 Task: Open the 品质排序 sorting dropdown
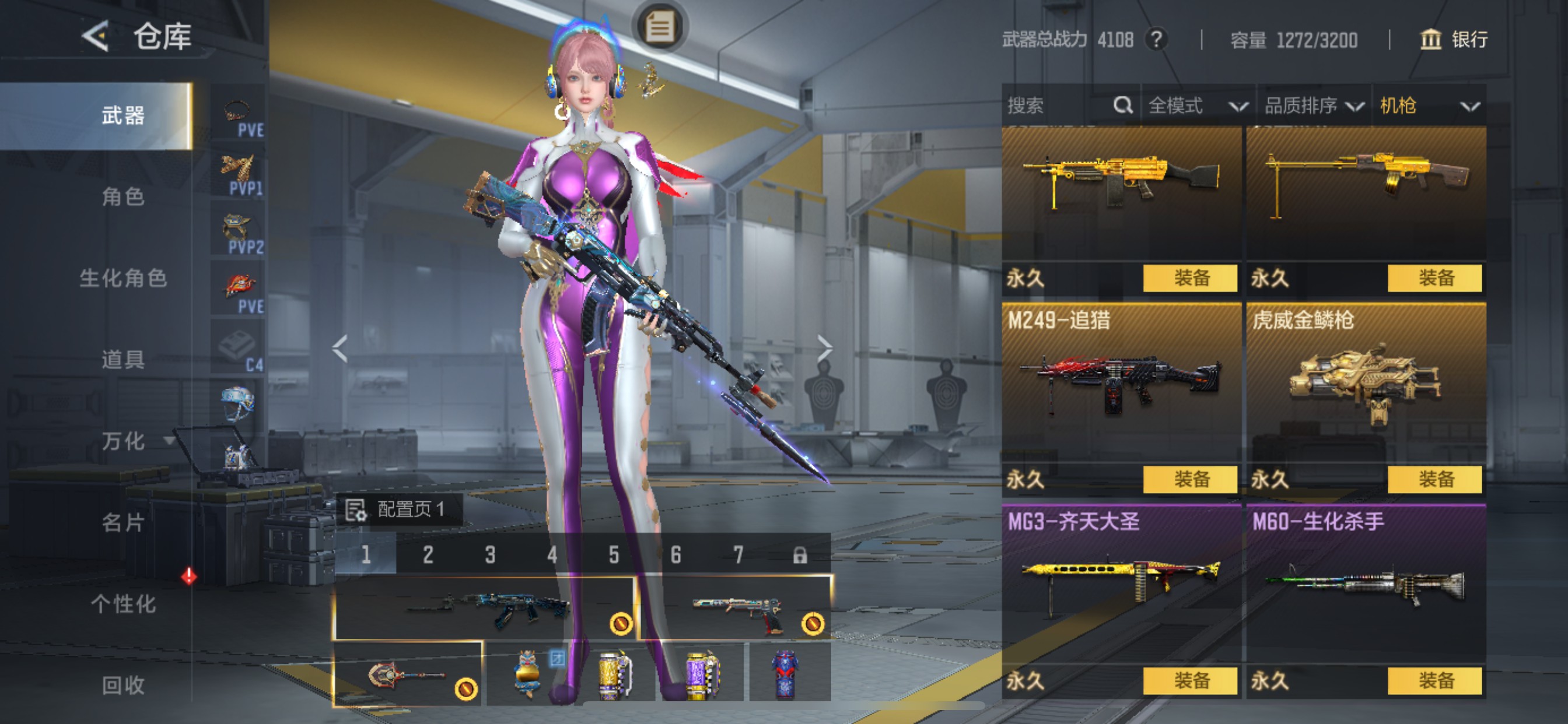[x=1315, y=106]
